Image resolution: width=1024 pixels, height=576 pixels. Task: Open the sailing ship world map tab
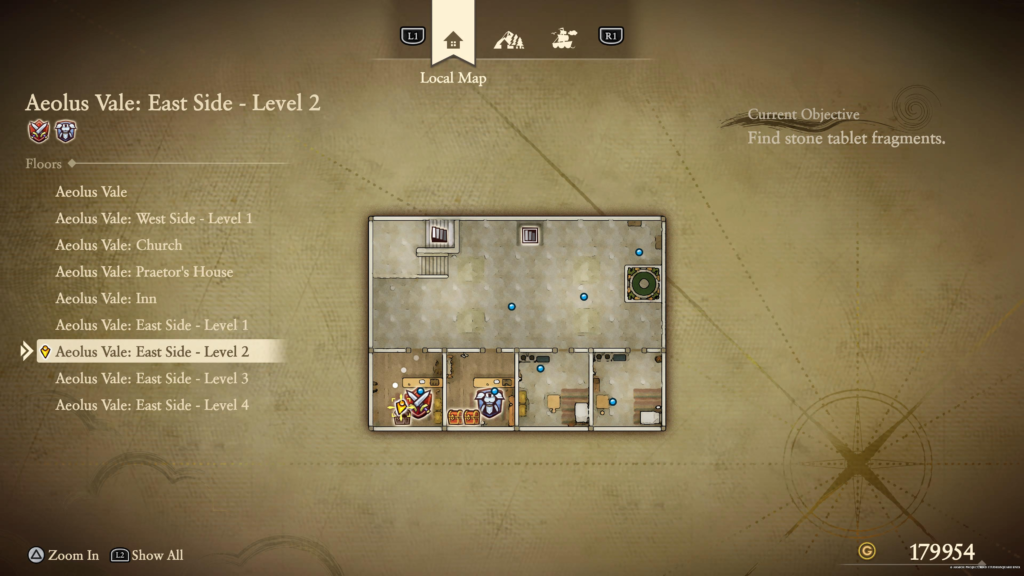tap(563, 40)
